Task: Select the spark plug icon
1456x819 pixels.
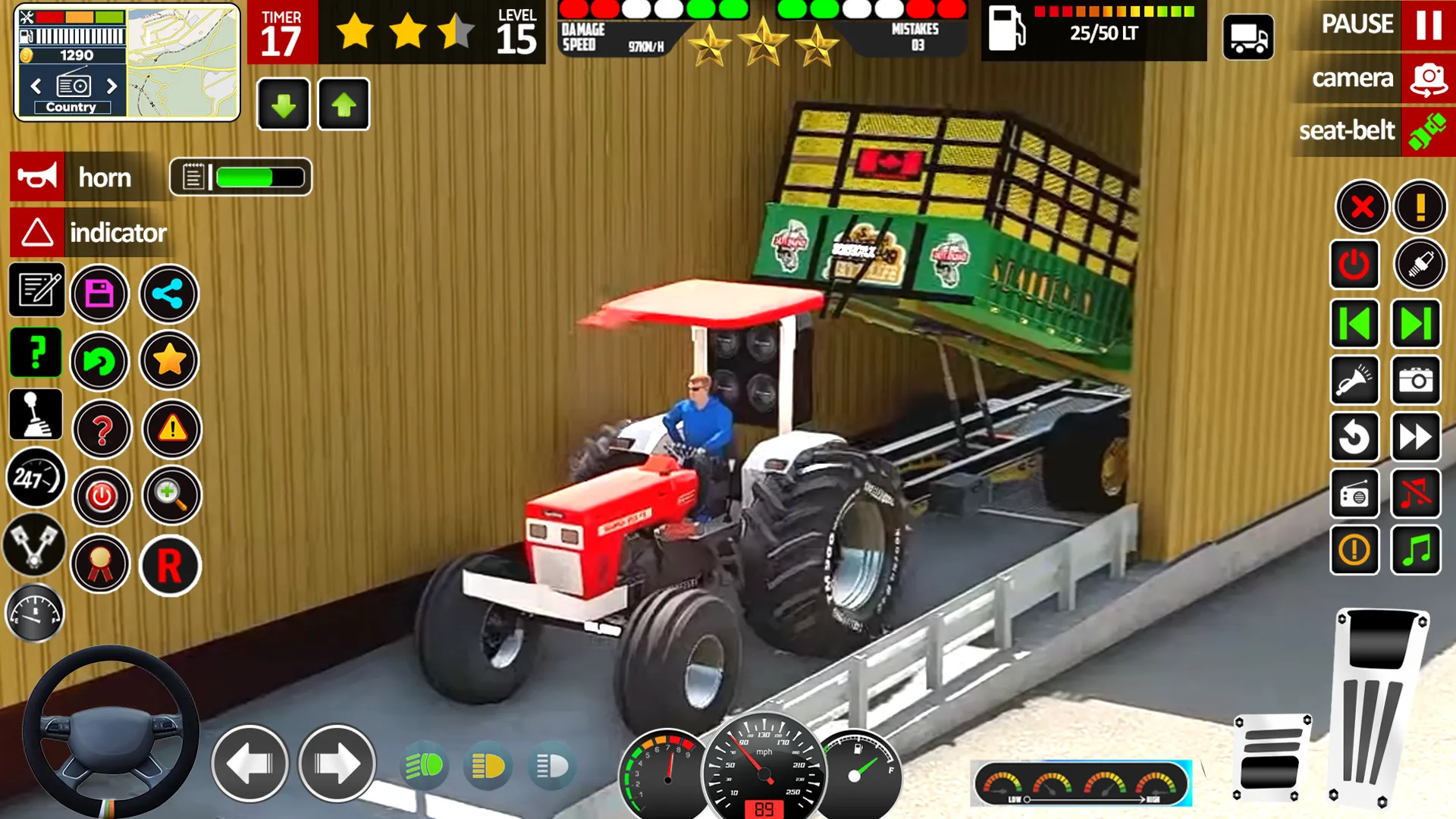Action: tap(1420, 265)
